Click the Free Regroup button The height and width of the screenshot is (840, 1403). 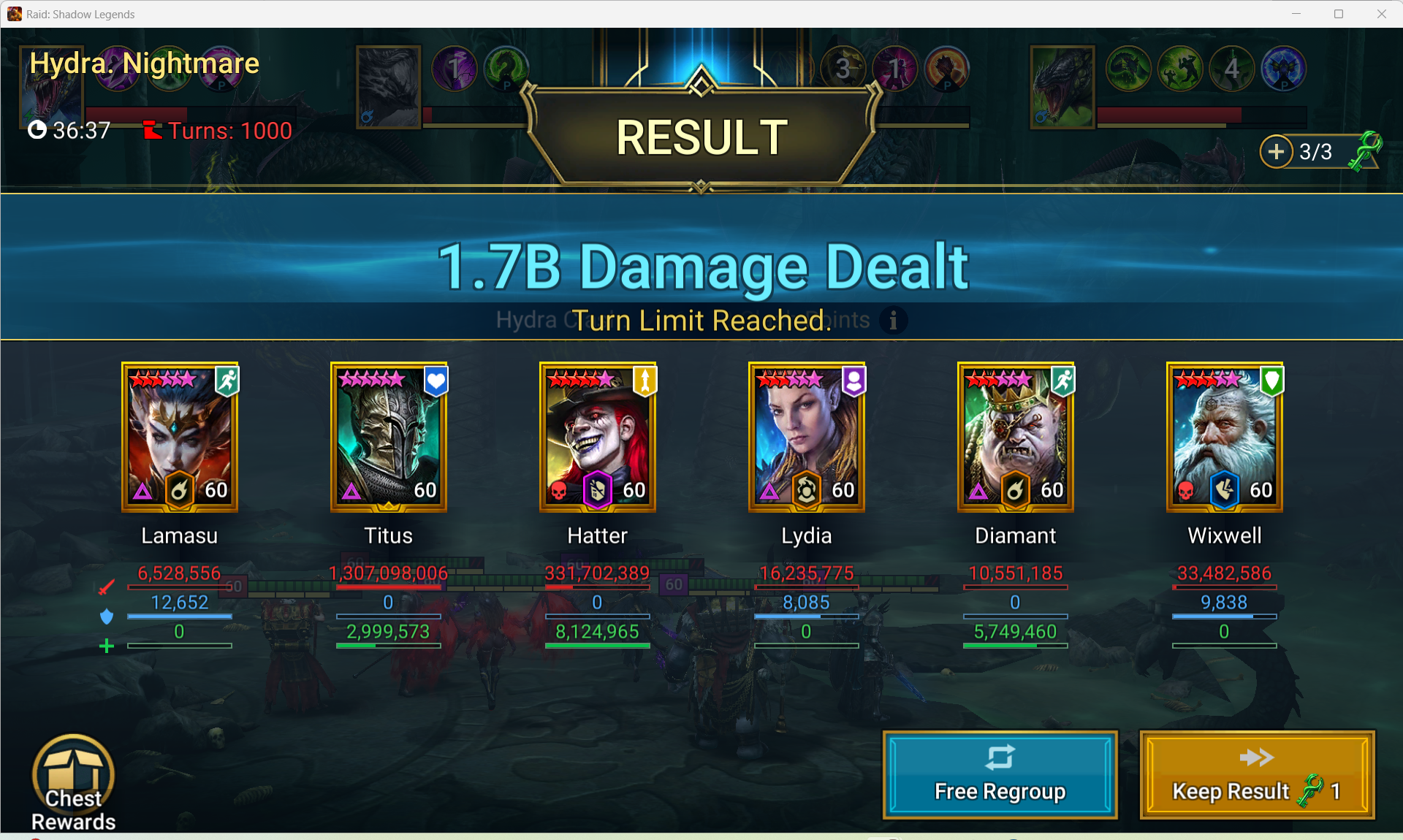[1000, 774]
